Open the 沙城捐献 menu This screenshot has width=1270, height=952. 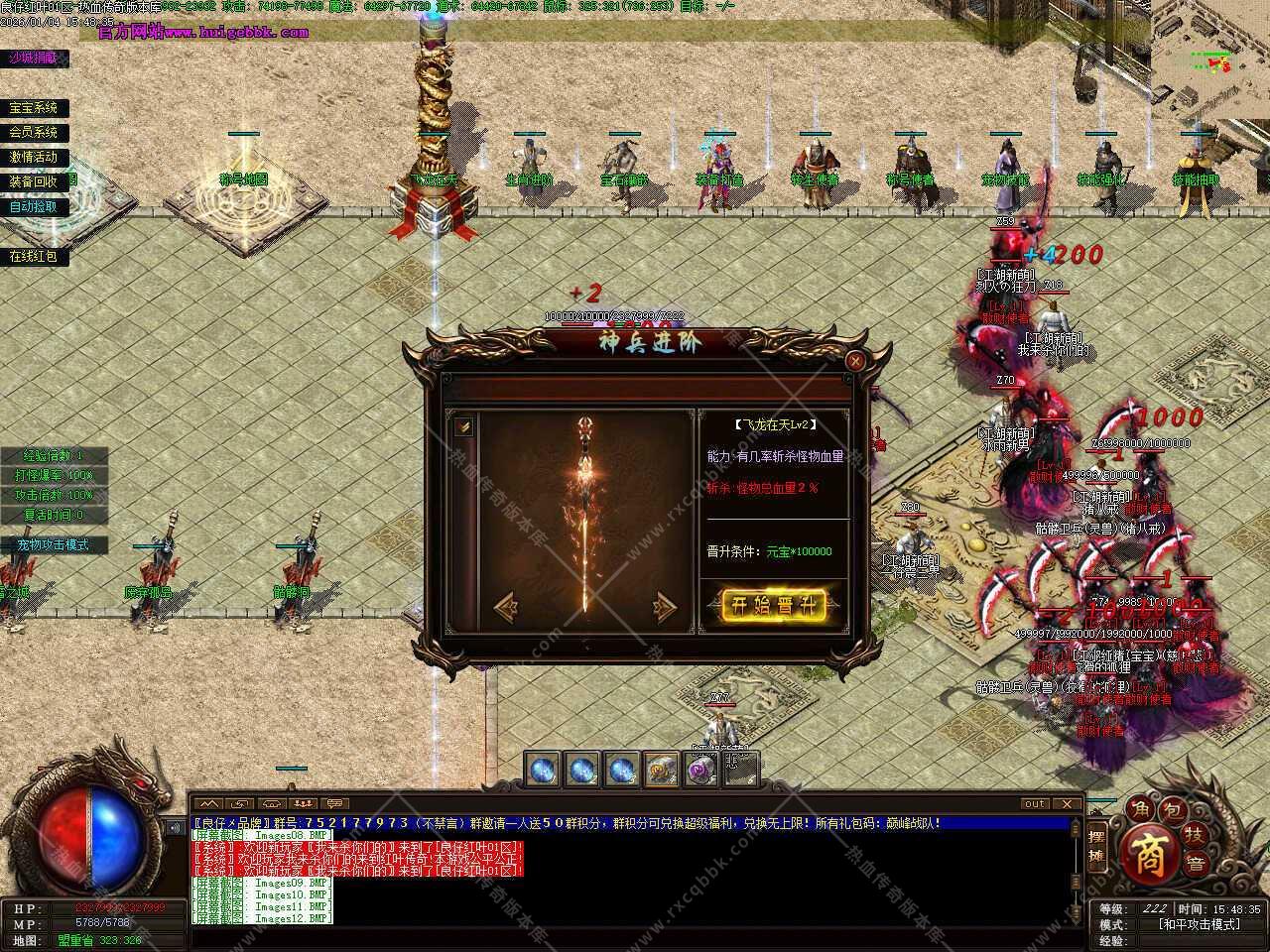(x=35, y=59)
